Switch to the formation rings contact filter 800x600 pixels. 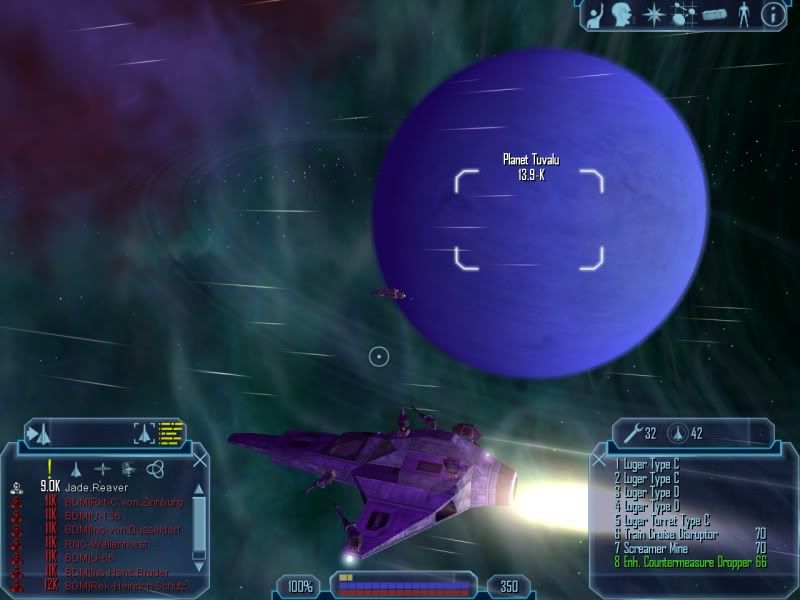coord(154,468)
